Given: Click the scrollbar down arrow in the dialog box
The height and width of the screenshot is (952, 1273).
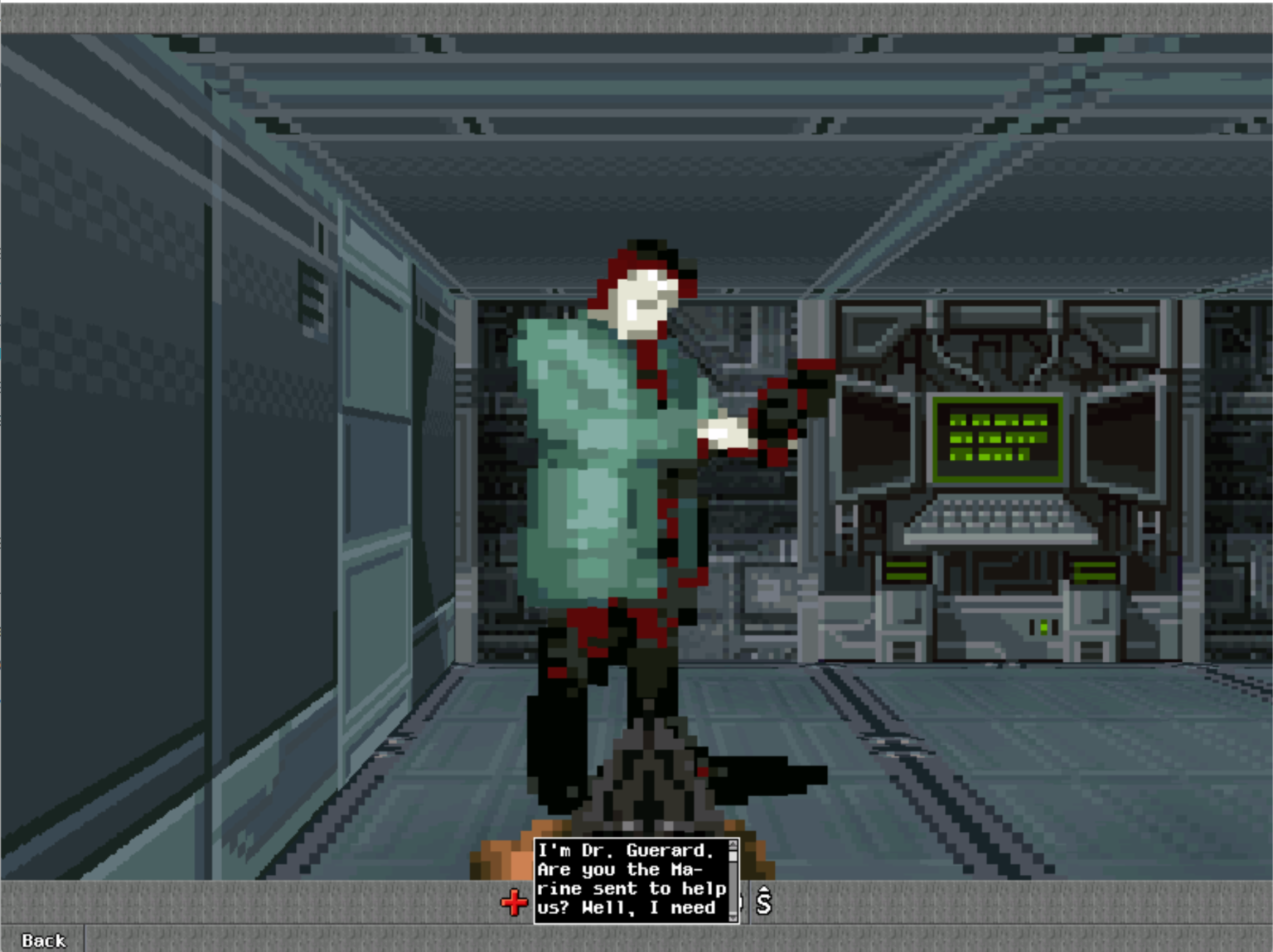Looking at the screenshot, I should tap(733, 918).
